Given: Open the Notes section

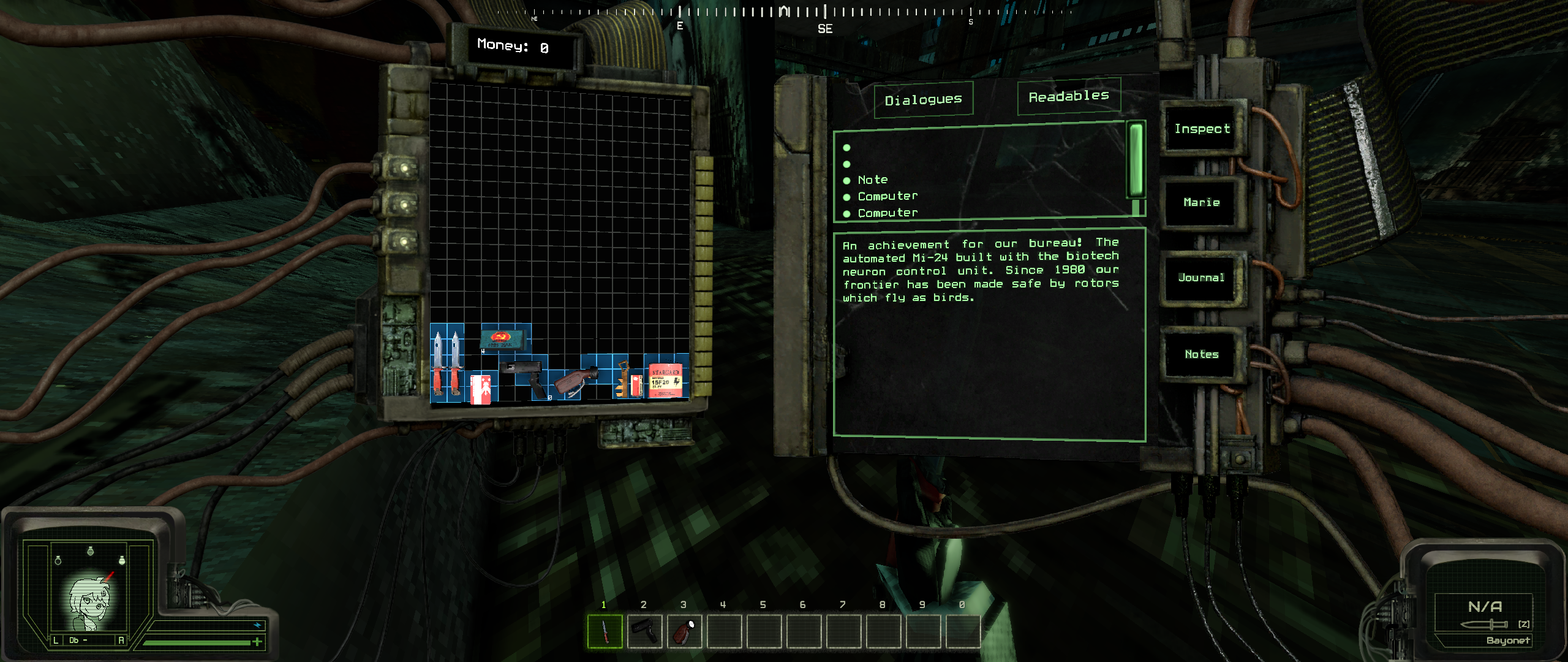Looking at the screenshot, I should 1201,354.
